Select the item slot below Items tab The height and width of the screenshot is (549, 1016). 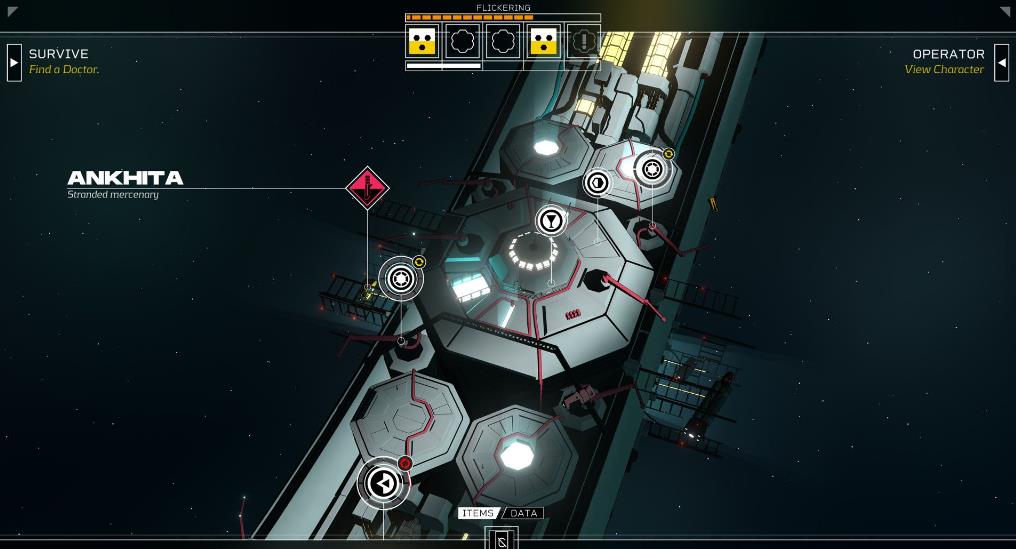(502, 539)
